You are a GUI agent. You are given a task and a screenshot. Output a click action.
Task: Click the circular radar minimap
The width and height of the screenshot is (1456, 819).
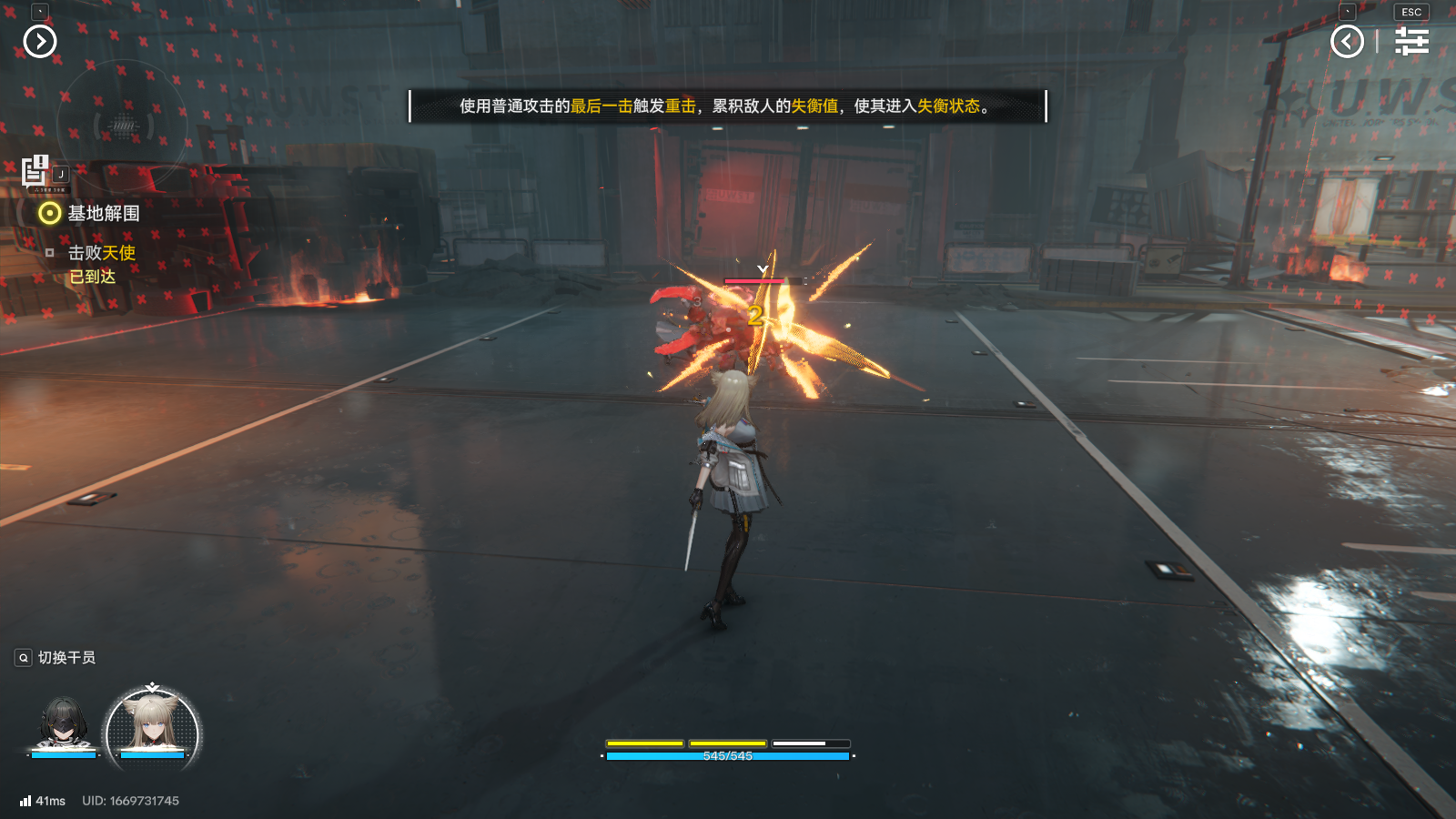(122, 126)
